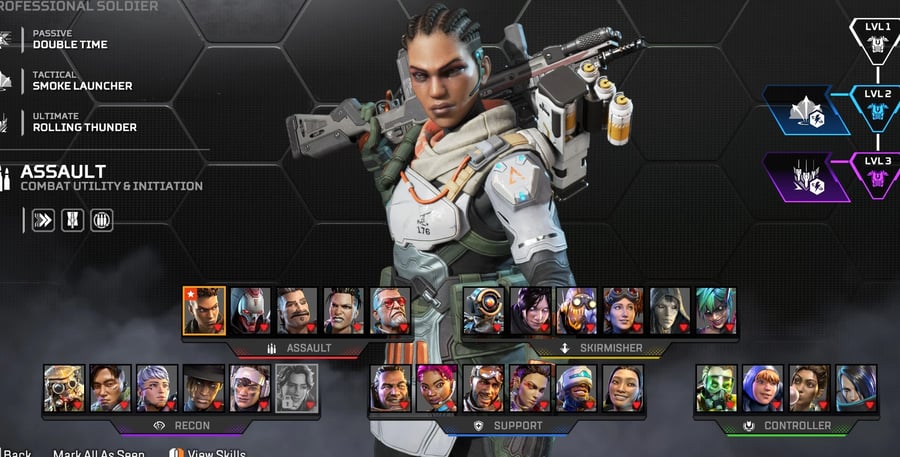Select the Wraith legend portrait

(x=531, y=310)
